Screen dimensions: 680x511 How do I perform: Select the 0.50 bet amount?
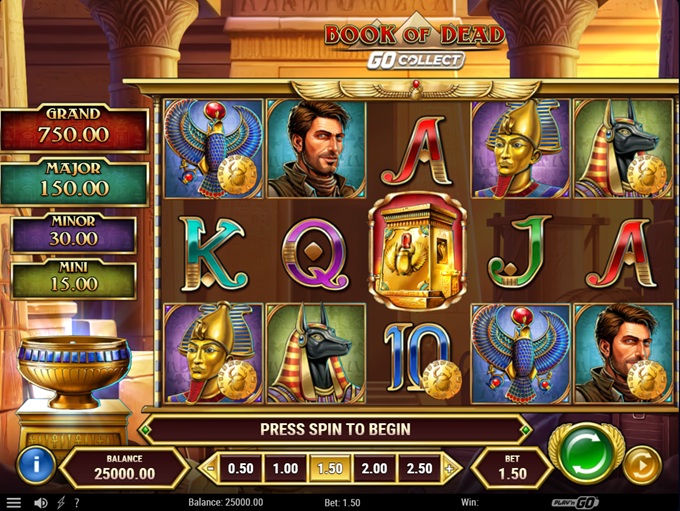tap(240, 468)
